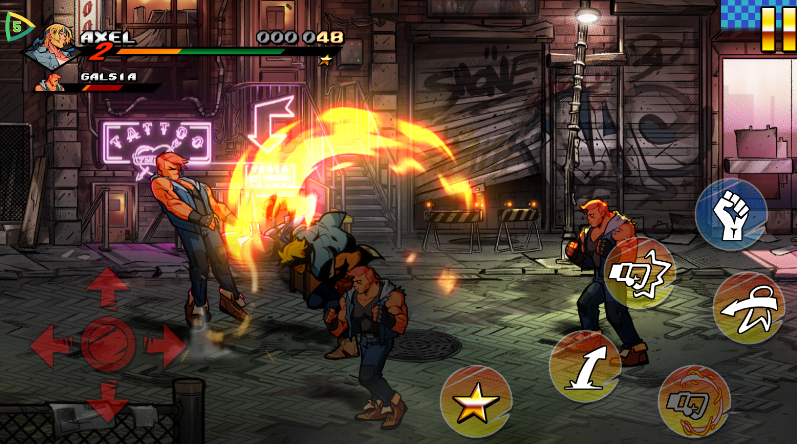Pause the game with the yellow pause button

pyautogui.click(x=772, y=29)
